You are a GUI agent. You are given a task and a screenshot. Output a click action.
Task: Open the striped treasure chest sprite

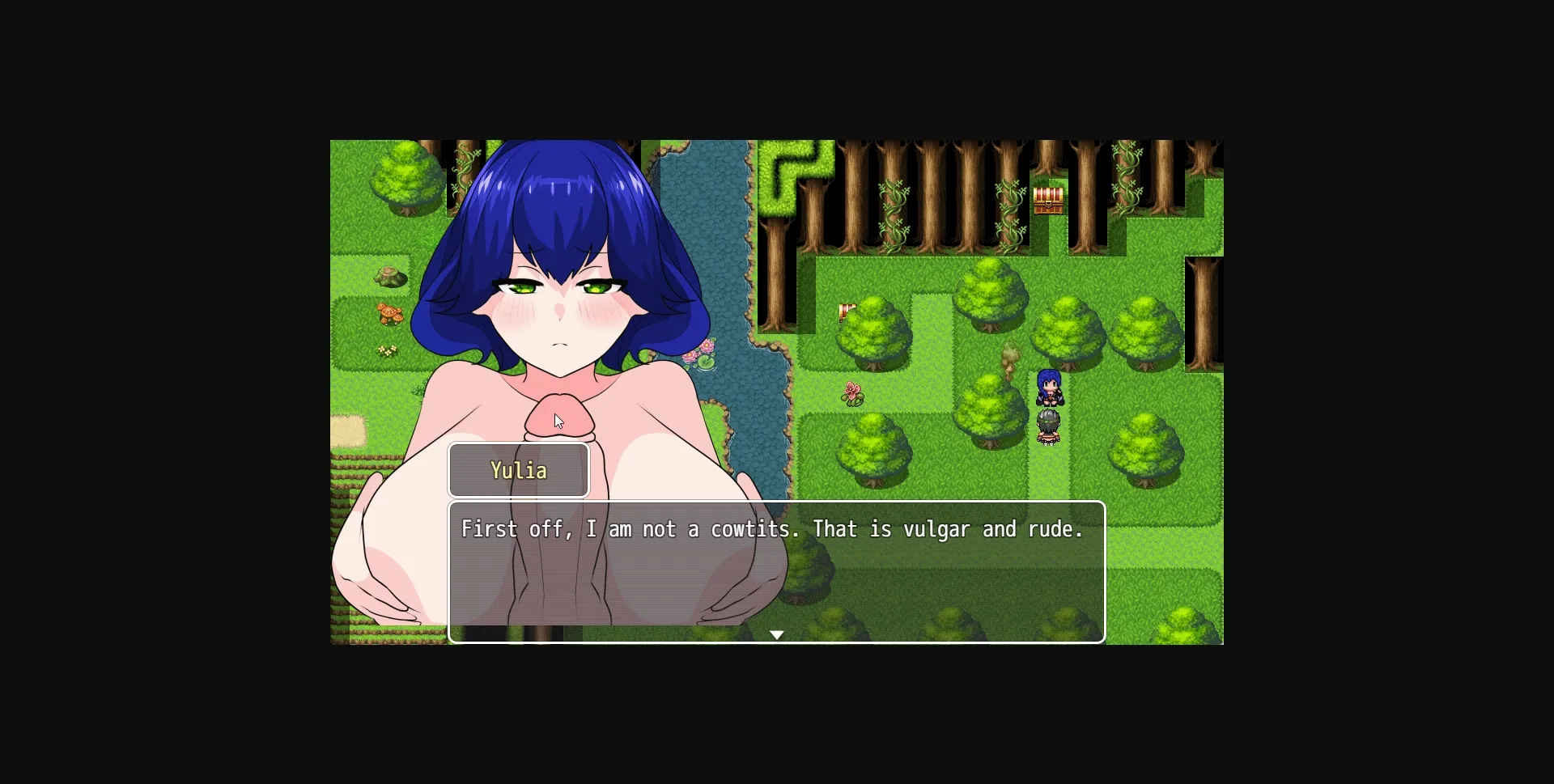pyautogui.click(x=1050, y=202)
